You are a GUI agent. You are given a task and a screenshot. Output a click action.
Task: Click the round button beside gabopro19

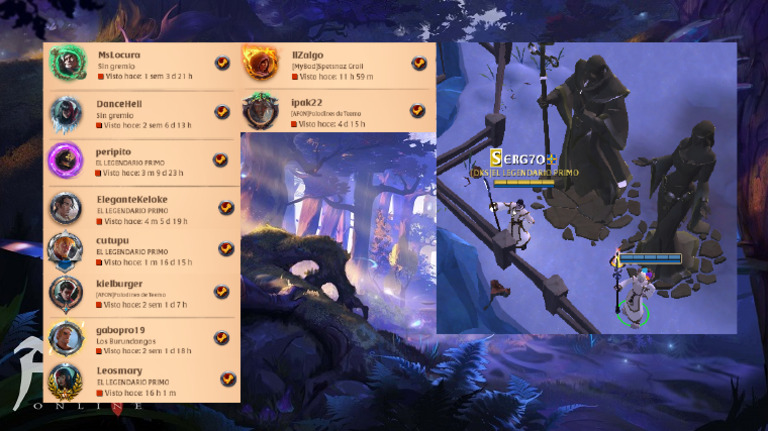tap(222, 338)
